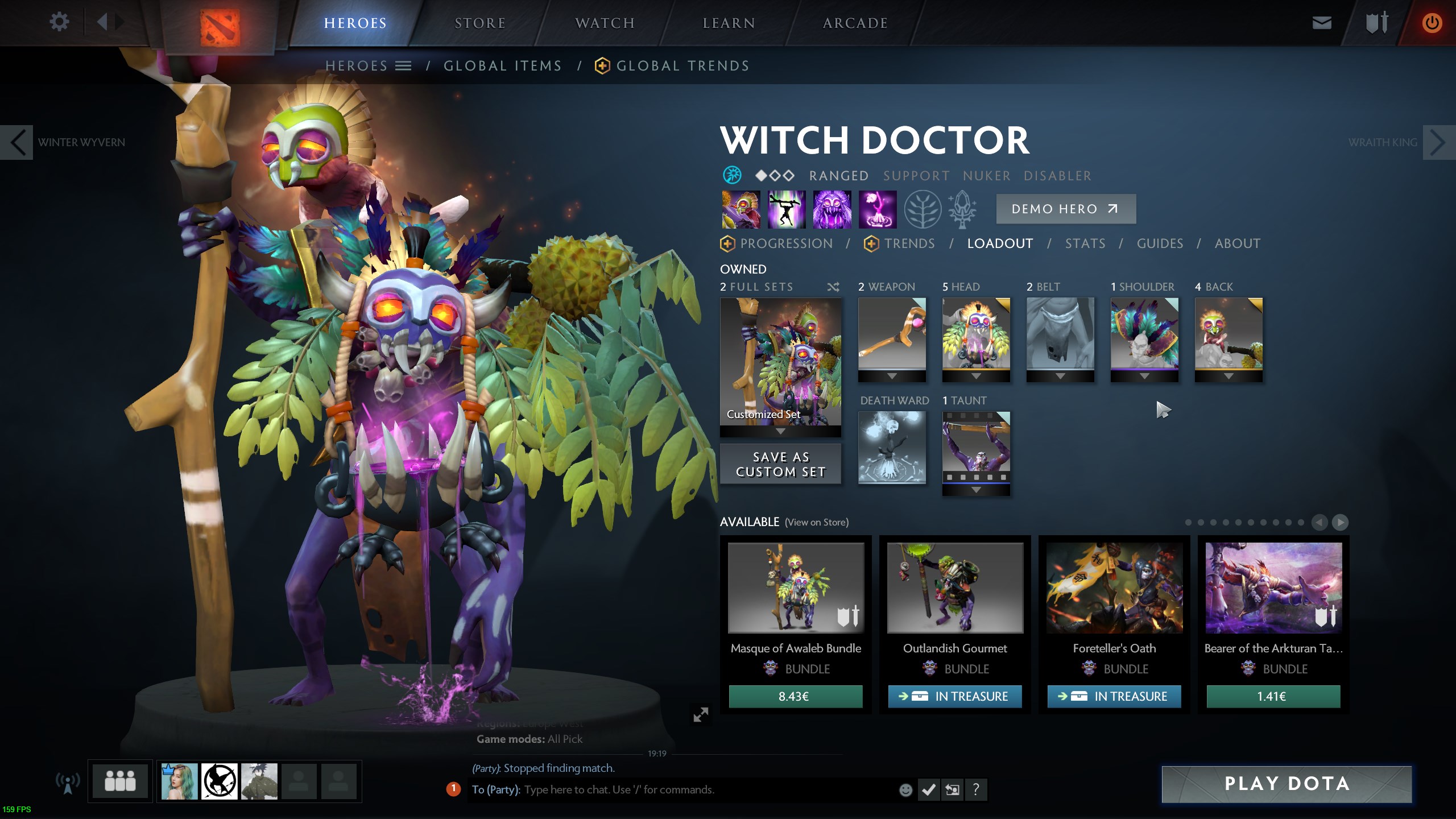Open the mail inbox icon
The height and width of the screenshot is (819, 1456).
point(1321,23)
